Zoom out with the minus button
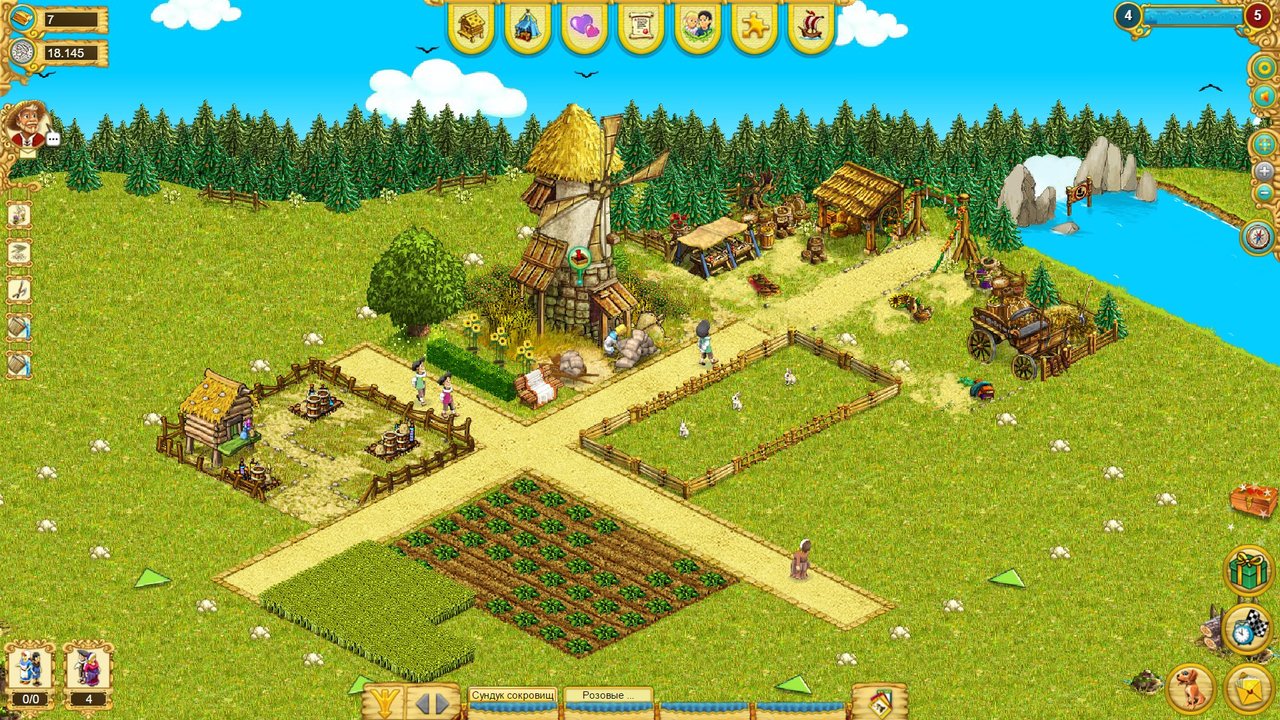This screenshot has width=1280, height=720. tap(1265, 192)
